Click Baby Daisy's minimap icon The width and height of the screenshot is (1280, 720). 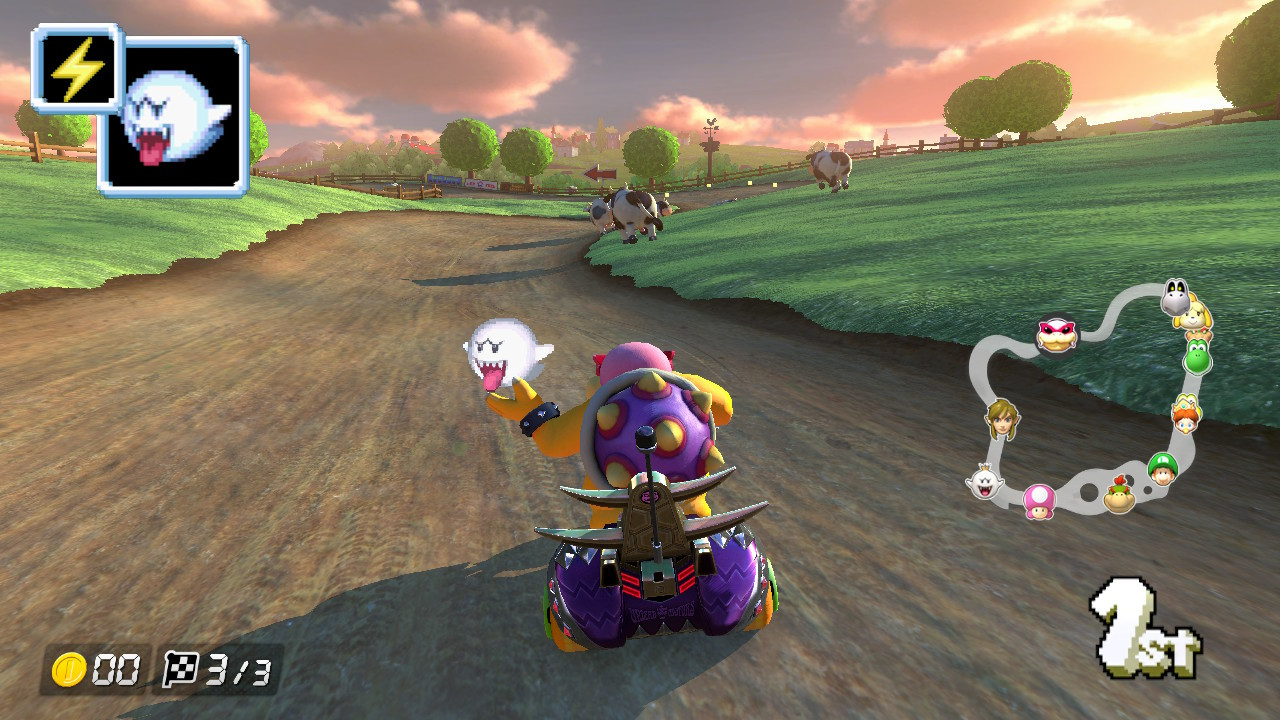coord(1185,414)
